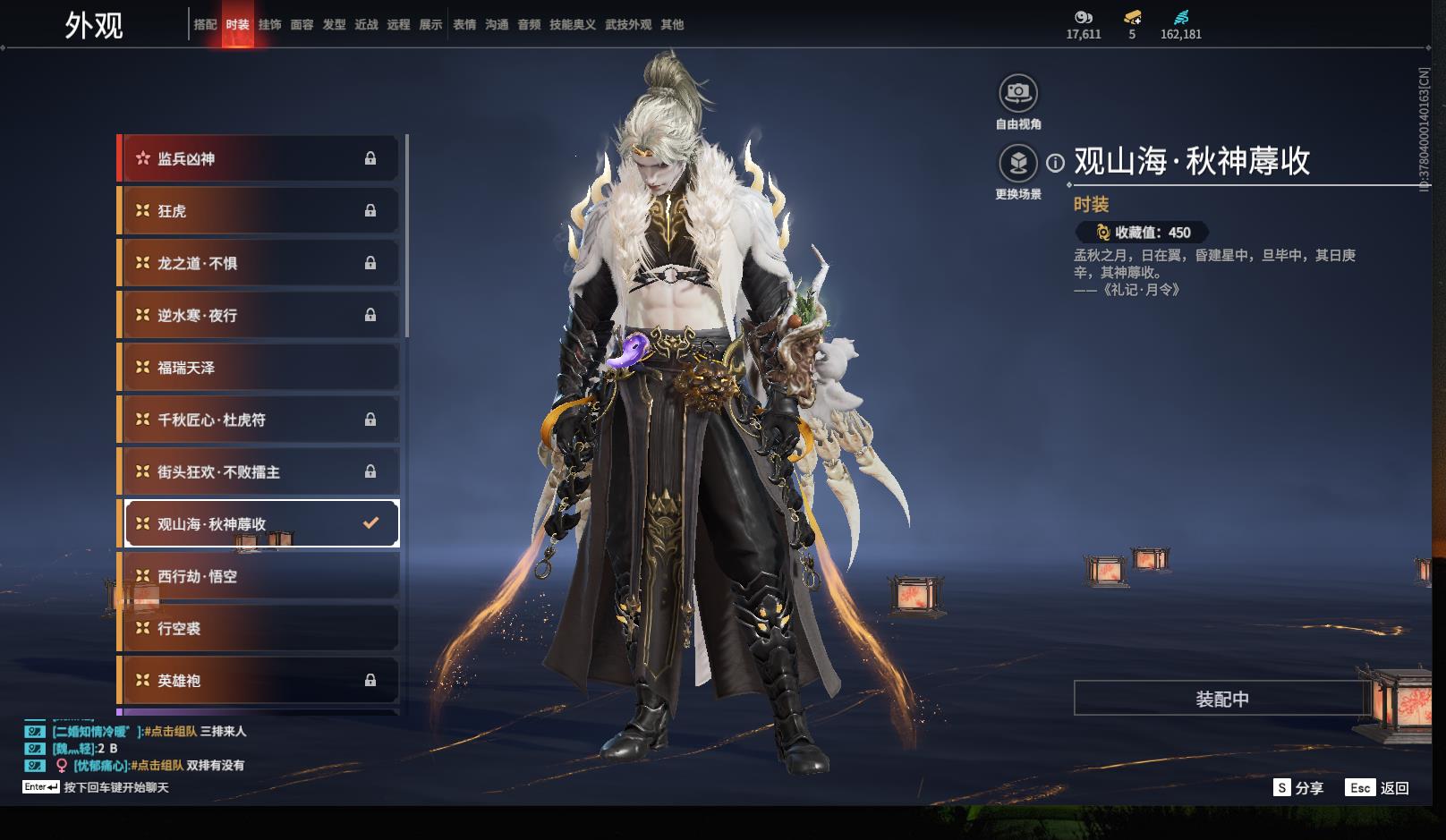Click the 点击组队 link from 忧郁痛心
The image size is (1446, 840).
click(x=158, y=766)
